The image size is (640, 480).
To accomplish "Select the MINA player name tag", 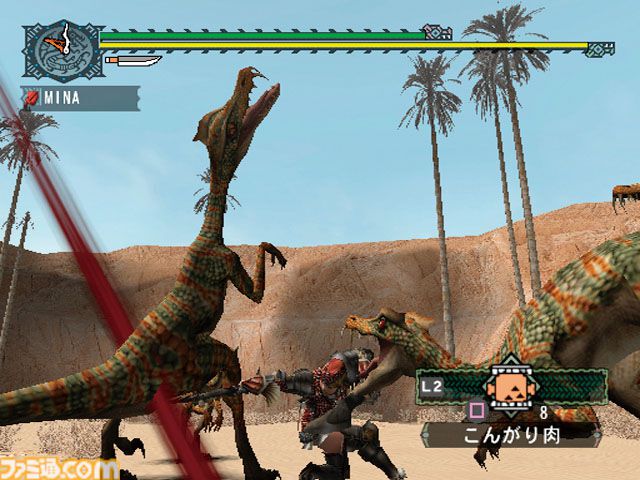I will 82,98.
